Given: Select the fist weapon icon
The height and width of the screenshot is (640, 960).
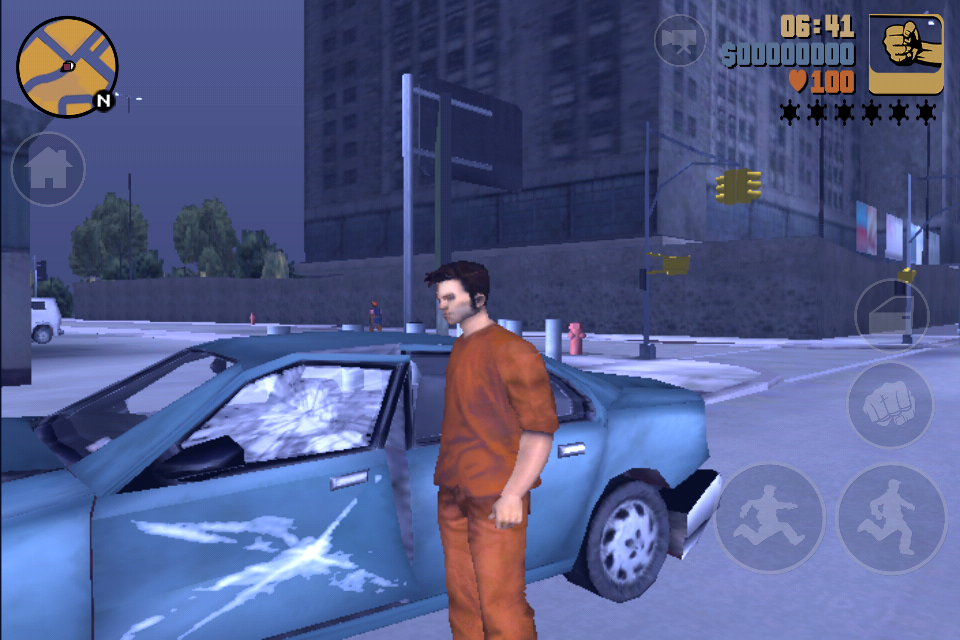Looking at the screenshot, I should point(906,54).
